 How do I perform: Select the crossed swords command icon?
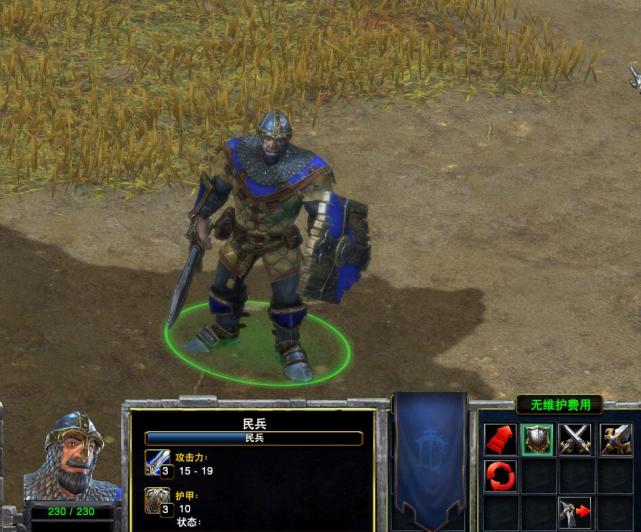575,440
